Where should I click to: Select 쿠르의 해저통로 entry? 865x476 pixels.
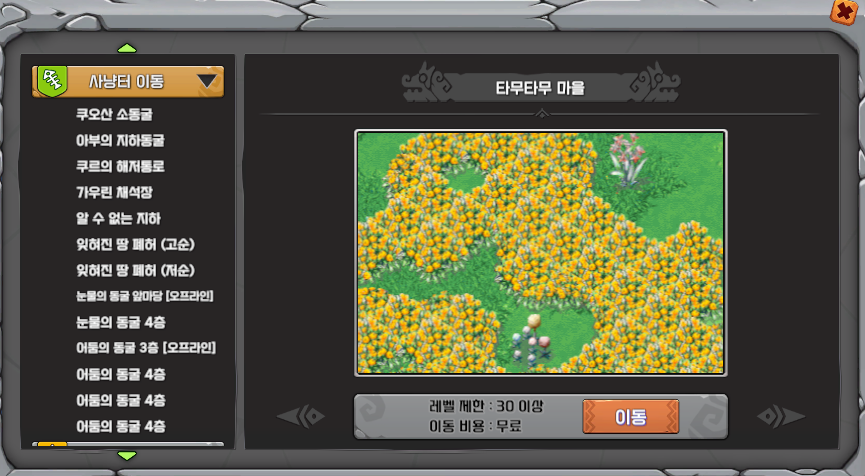tap(120, 166)
